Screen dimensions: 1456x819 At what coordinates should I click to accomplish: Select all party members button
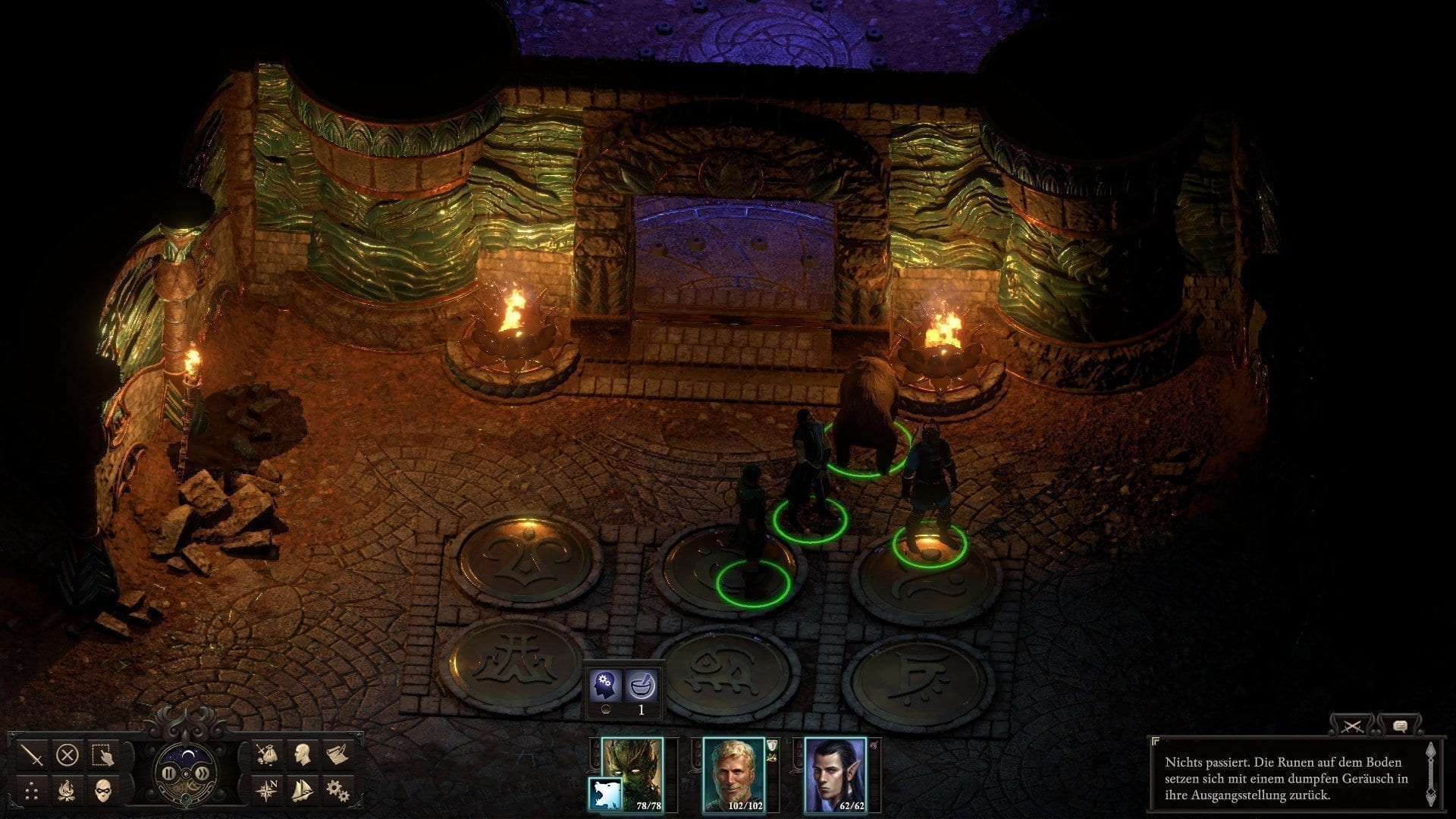[x=103, y=755]
